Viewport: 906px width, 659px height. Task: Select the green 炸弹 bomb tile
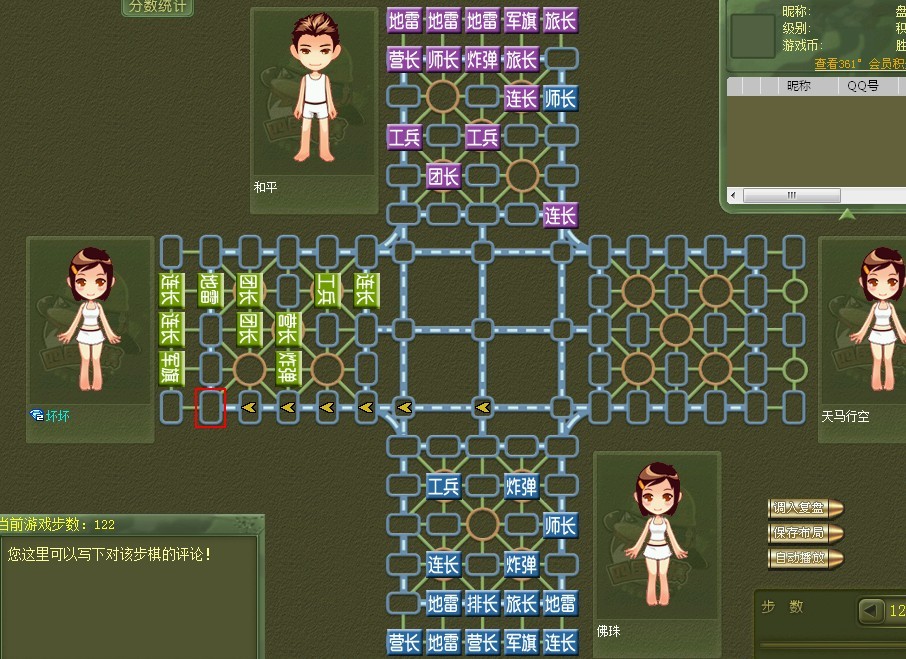click(x=288, y=368)
